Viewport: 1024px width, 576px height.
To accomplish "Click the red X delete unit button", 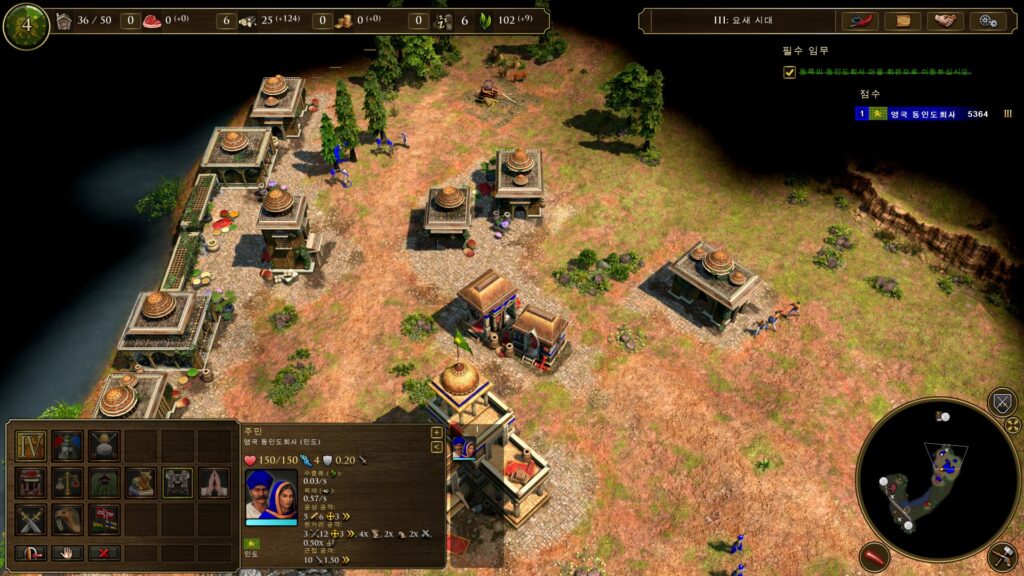I will click(104, 553).
